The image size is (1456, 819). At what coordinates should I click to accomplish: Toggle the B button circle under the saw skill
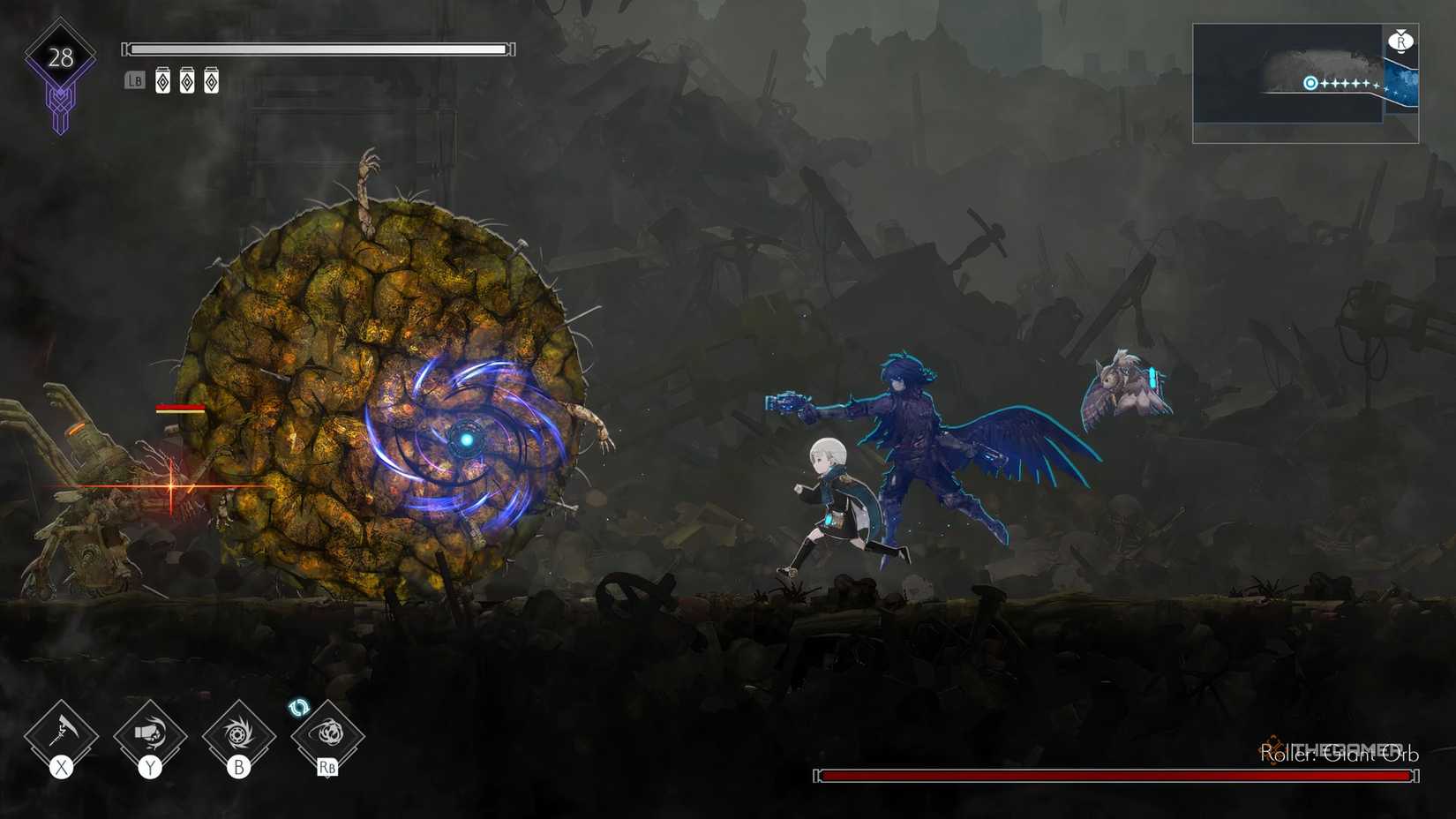[240, 767]
